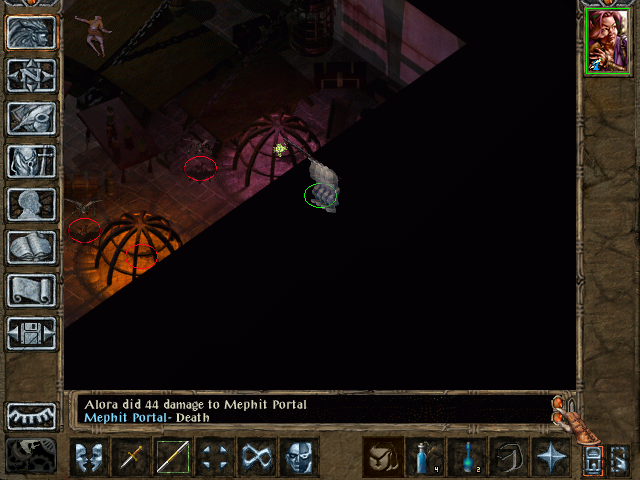Open the mage spellbook button

pyautogui.click(x=31, y=247)
